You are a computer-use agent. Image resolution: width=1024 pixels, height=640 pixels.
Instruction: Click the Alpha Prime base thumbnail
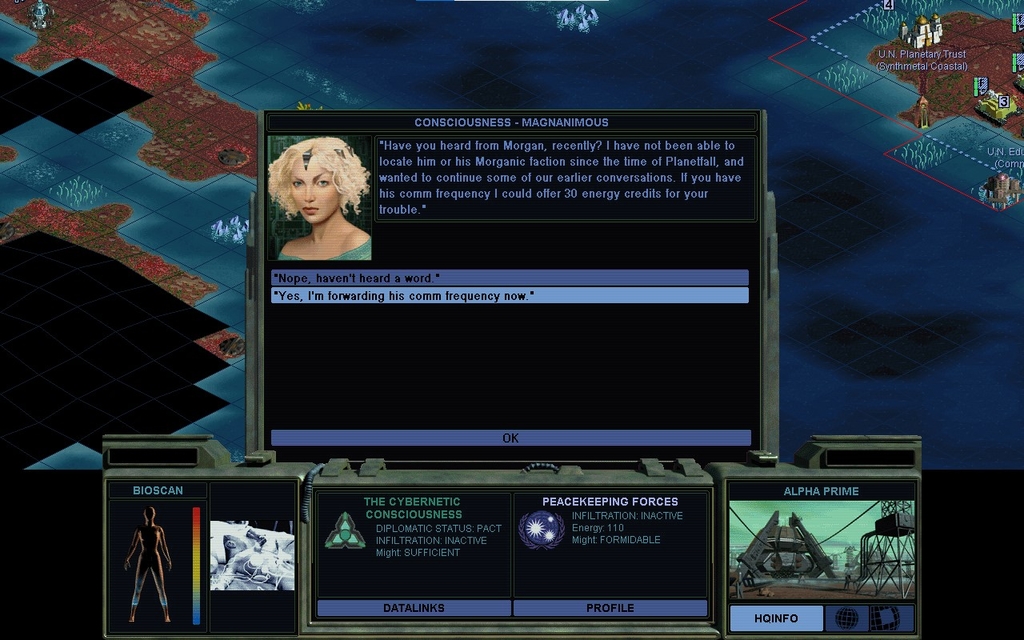(821, 549)
